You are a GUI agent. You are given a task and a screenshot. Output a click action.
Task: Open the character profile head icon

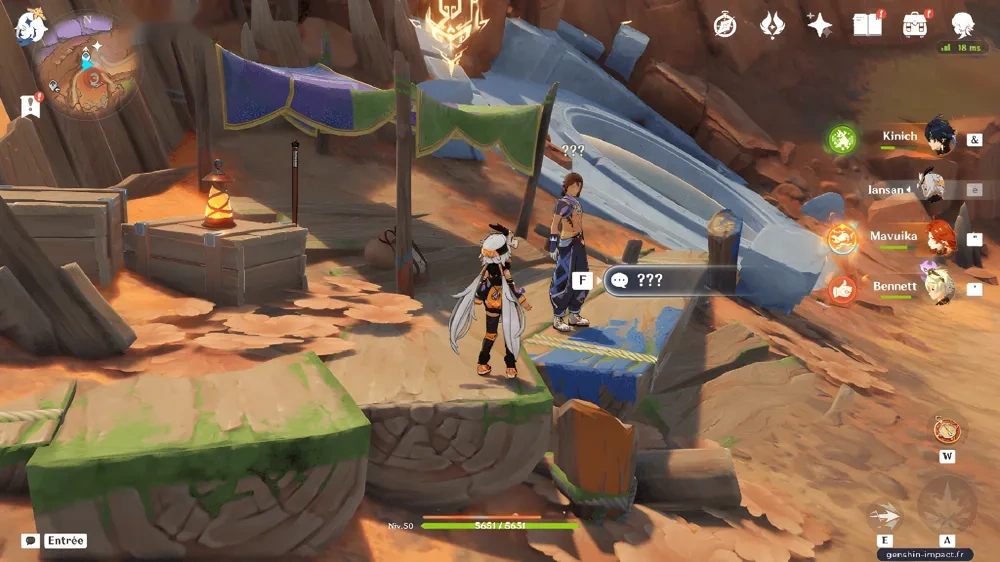962,25
